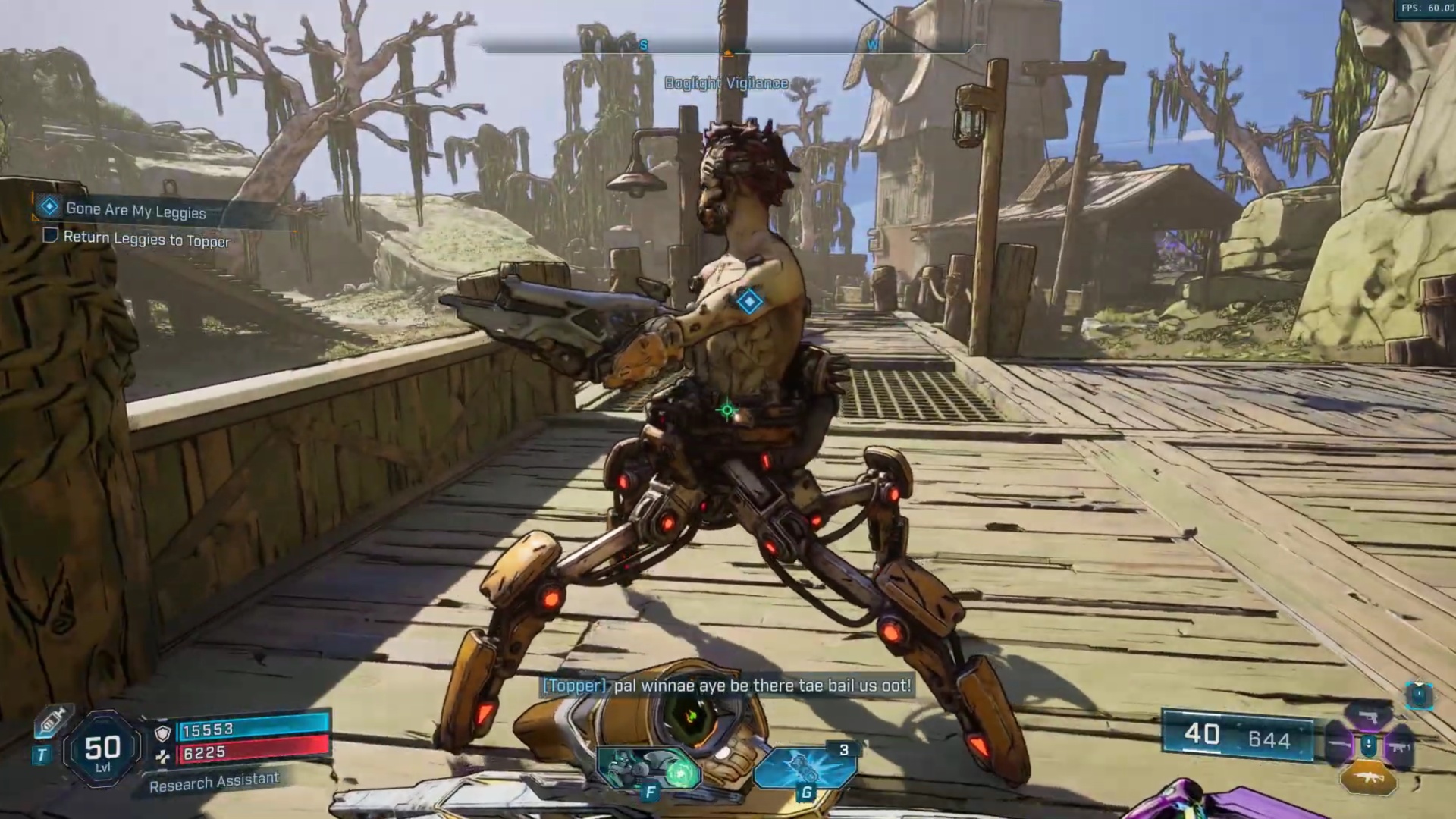Click the quest waypoint diamond on Topper

point(749,302)
